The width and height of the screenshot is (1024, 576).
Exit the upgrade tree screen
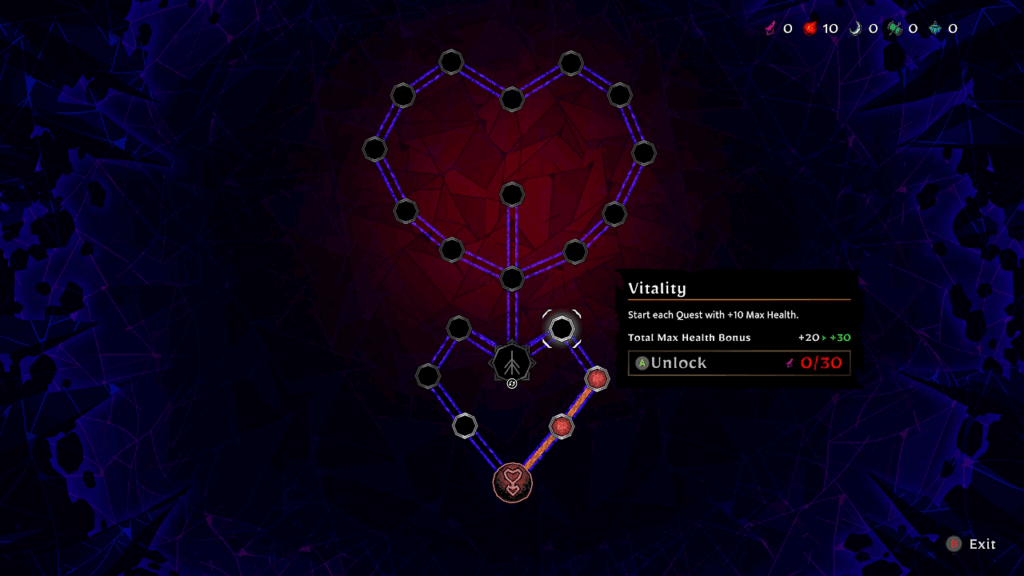click(x=971, y=544)
